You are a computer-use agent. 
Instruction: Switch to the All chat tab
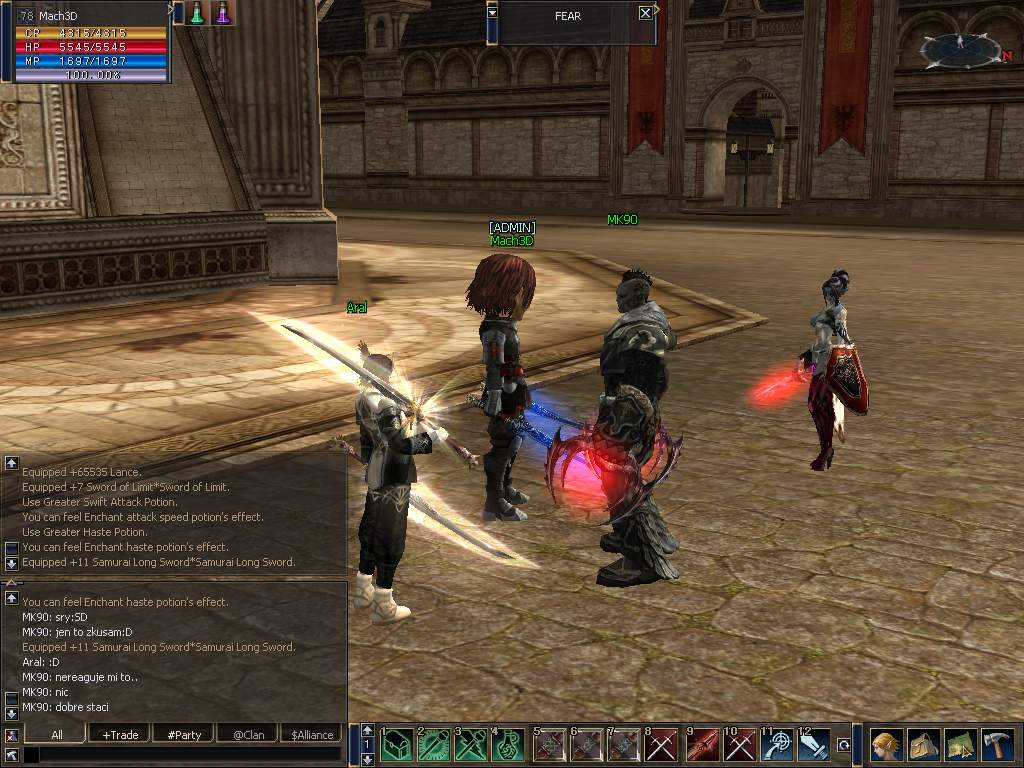point(57,734)
